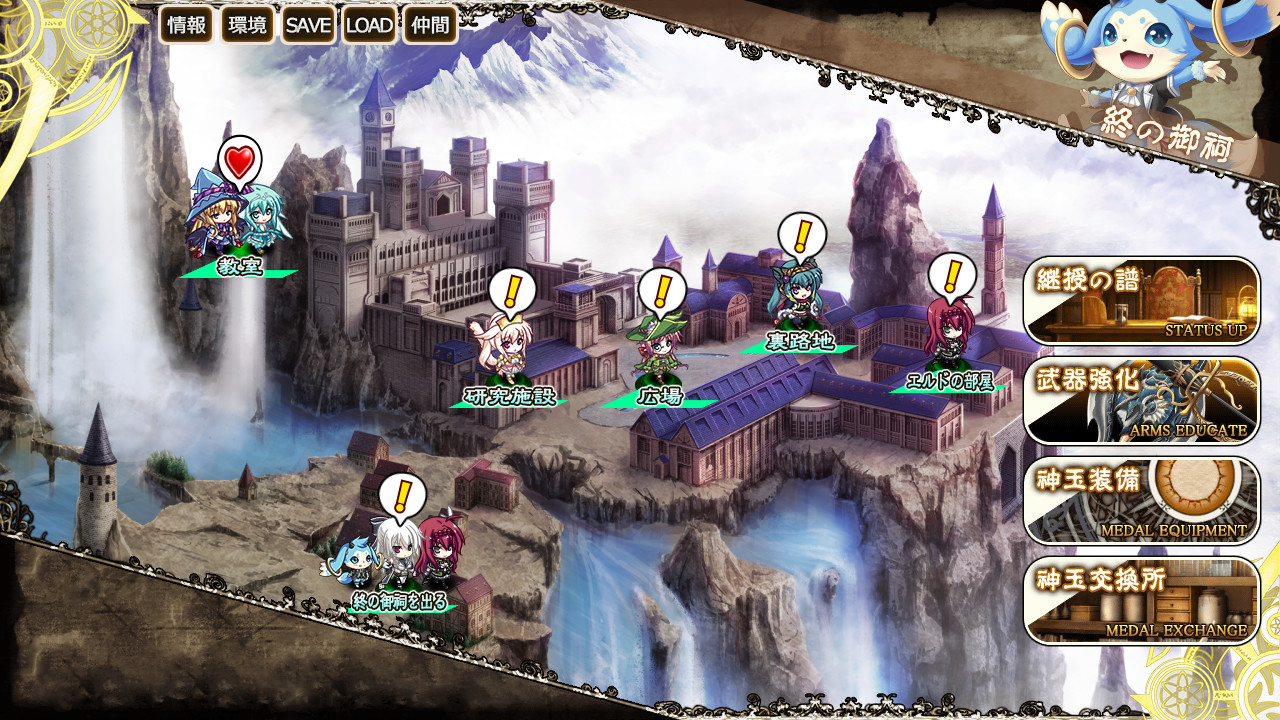Open 武器強化 Arms Educate menu
The height and width of the screenshot is (720, 1280).
(1141, 401)
